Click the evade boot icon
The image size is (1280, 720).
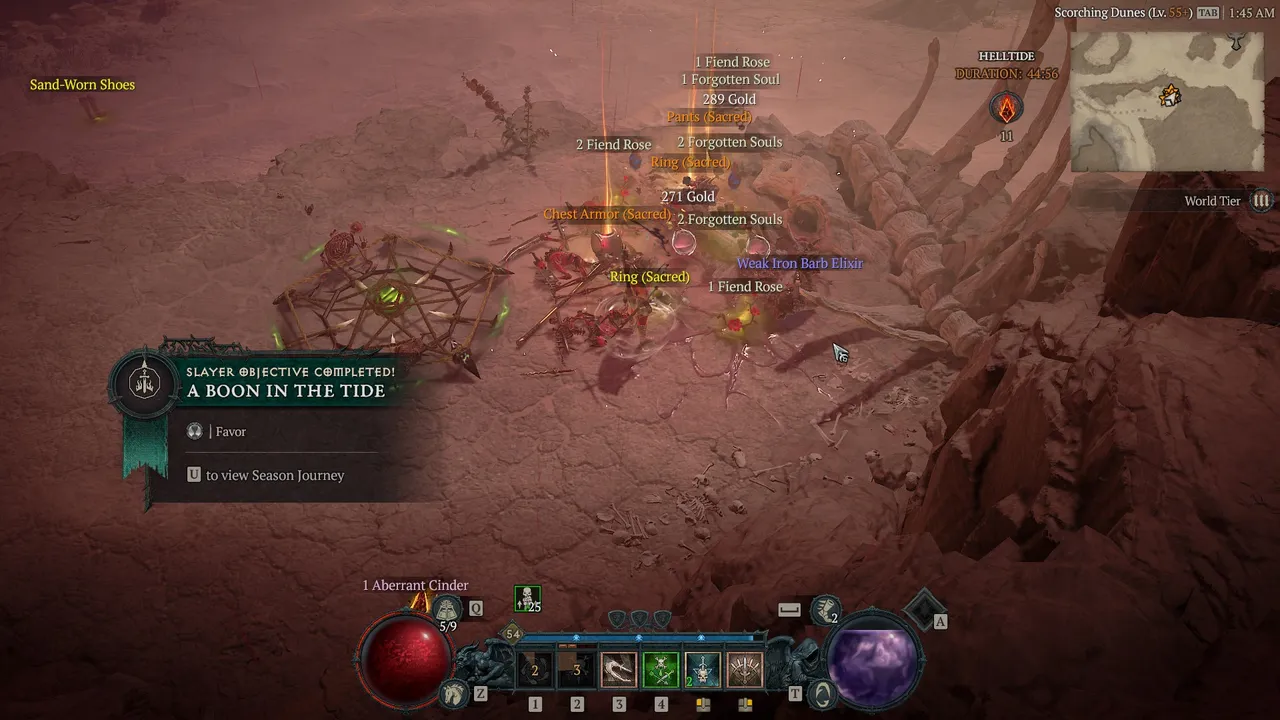coord(825,607)
